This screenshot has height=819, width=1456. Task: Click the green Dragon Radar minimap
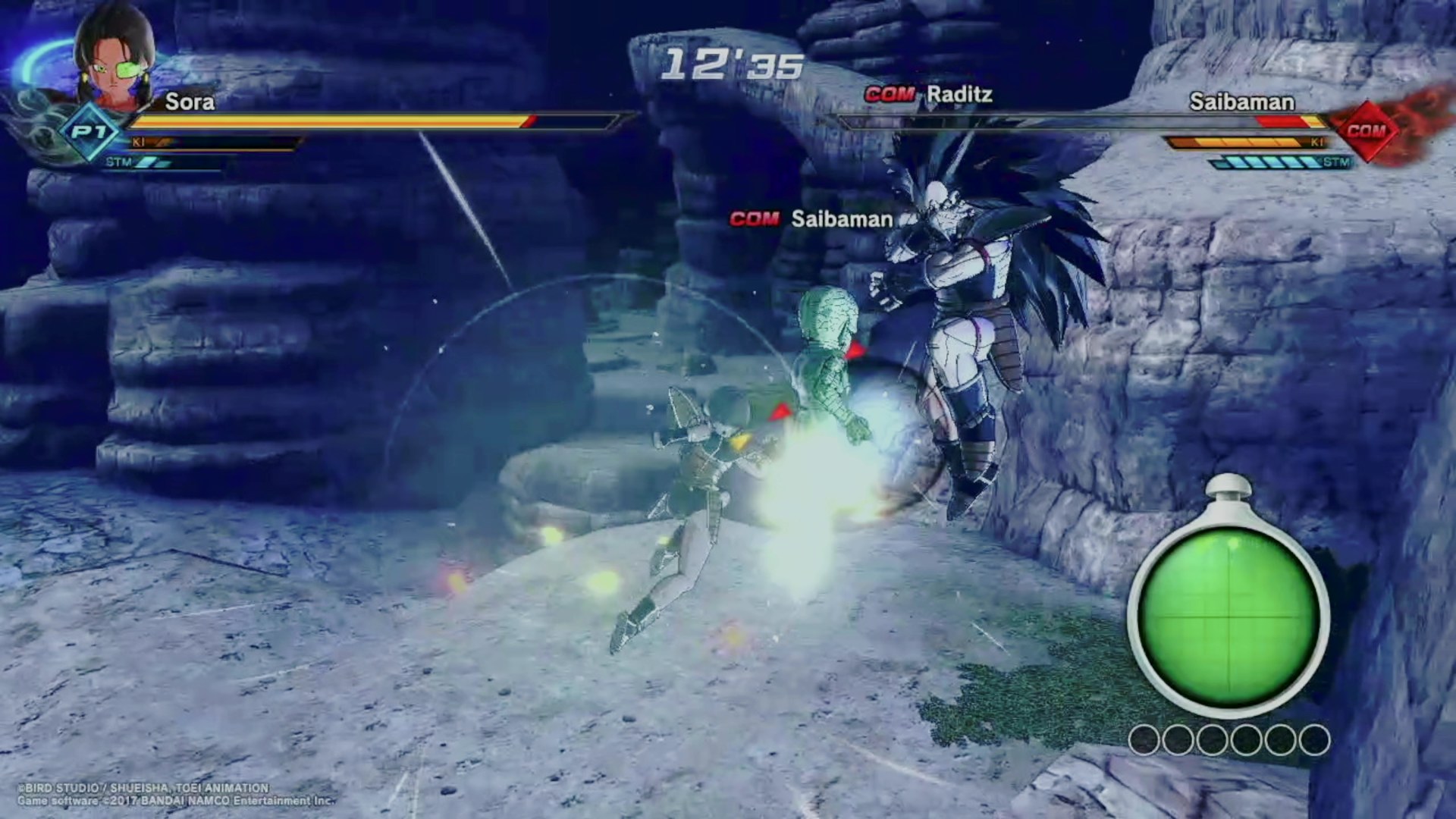[x=1228, y=616]
